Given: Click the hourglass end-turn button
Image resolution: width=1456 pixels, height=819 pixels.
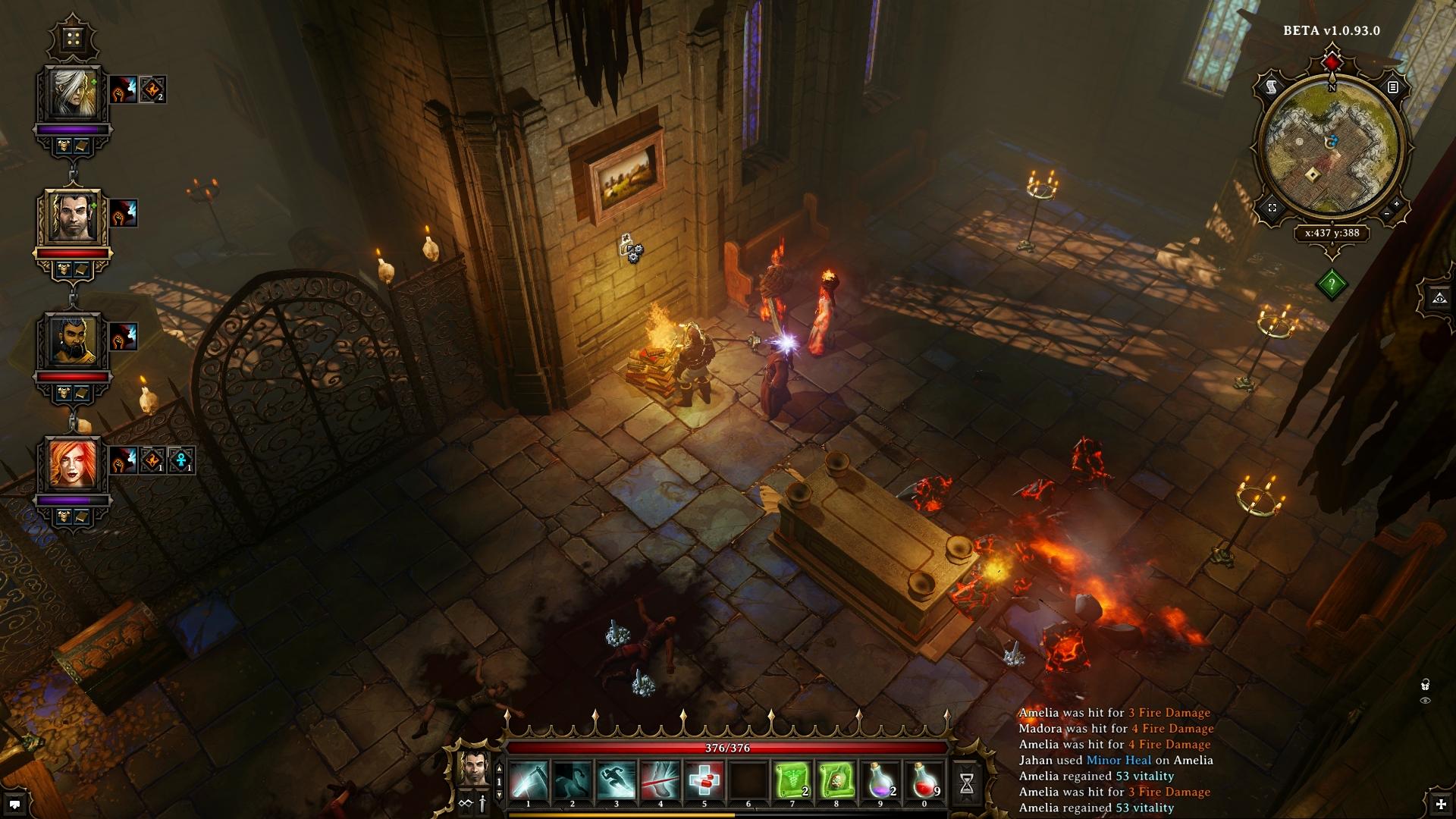Looking at the screenshot, I should tap(967, 784).
